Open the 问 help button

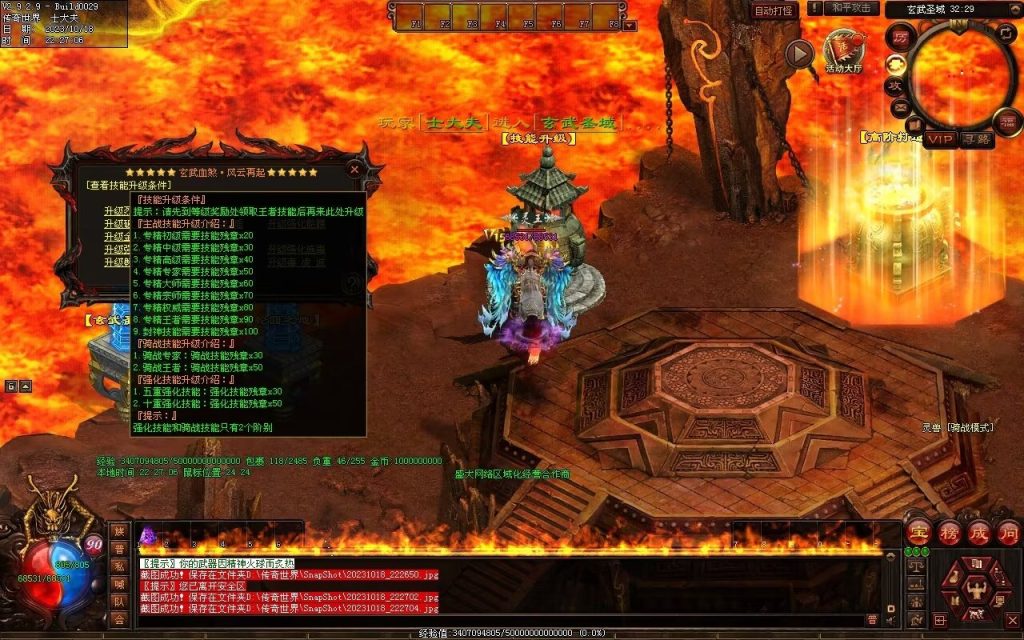[x=1008, y=531]
